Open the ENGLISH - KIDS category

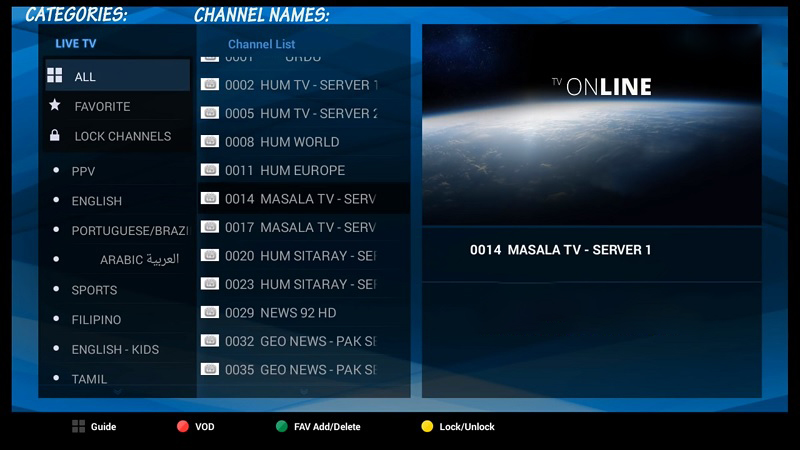[116, 350]
